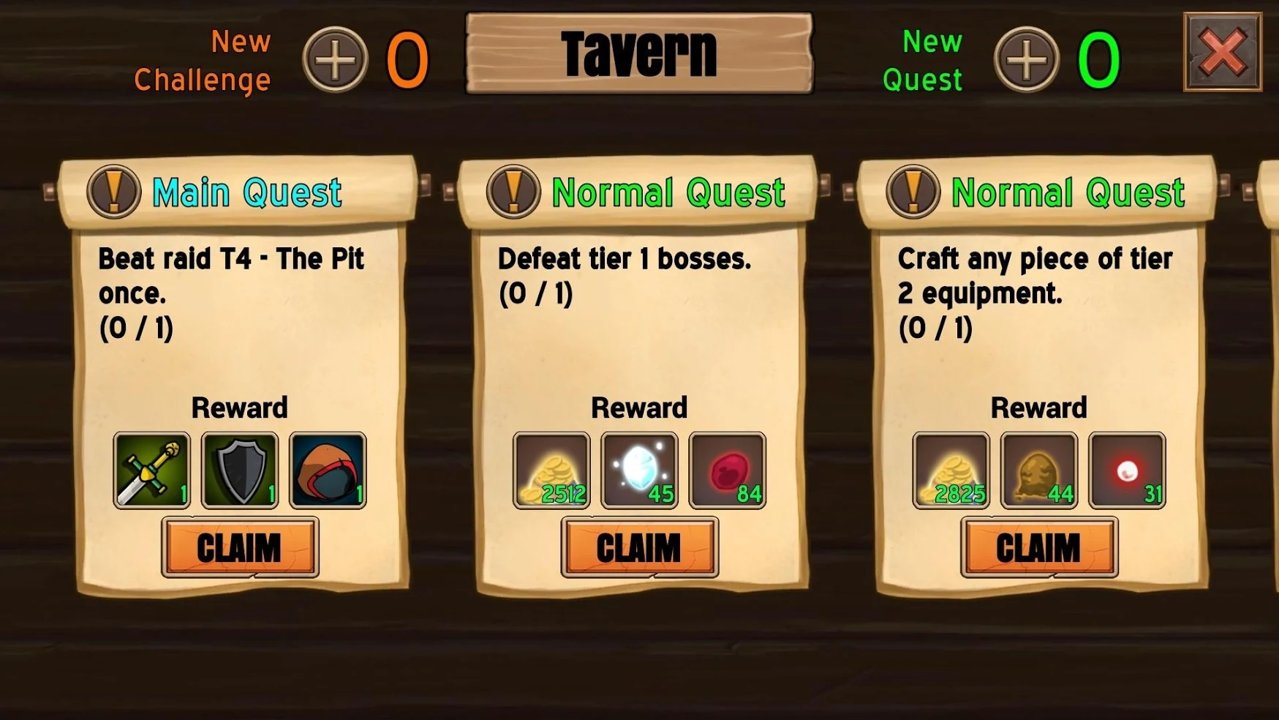Screen dimensions: 1279x720
Task: Select the green sword reward icon
Action: click(151, 470)
